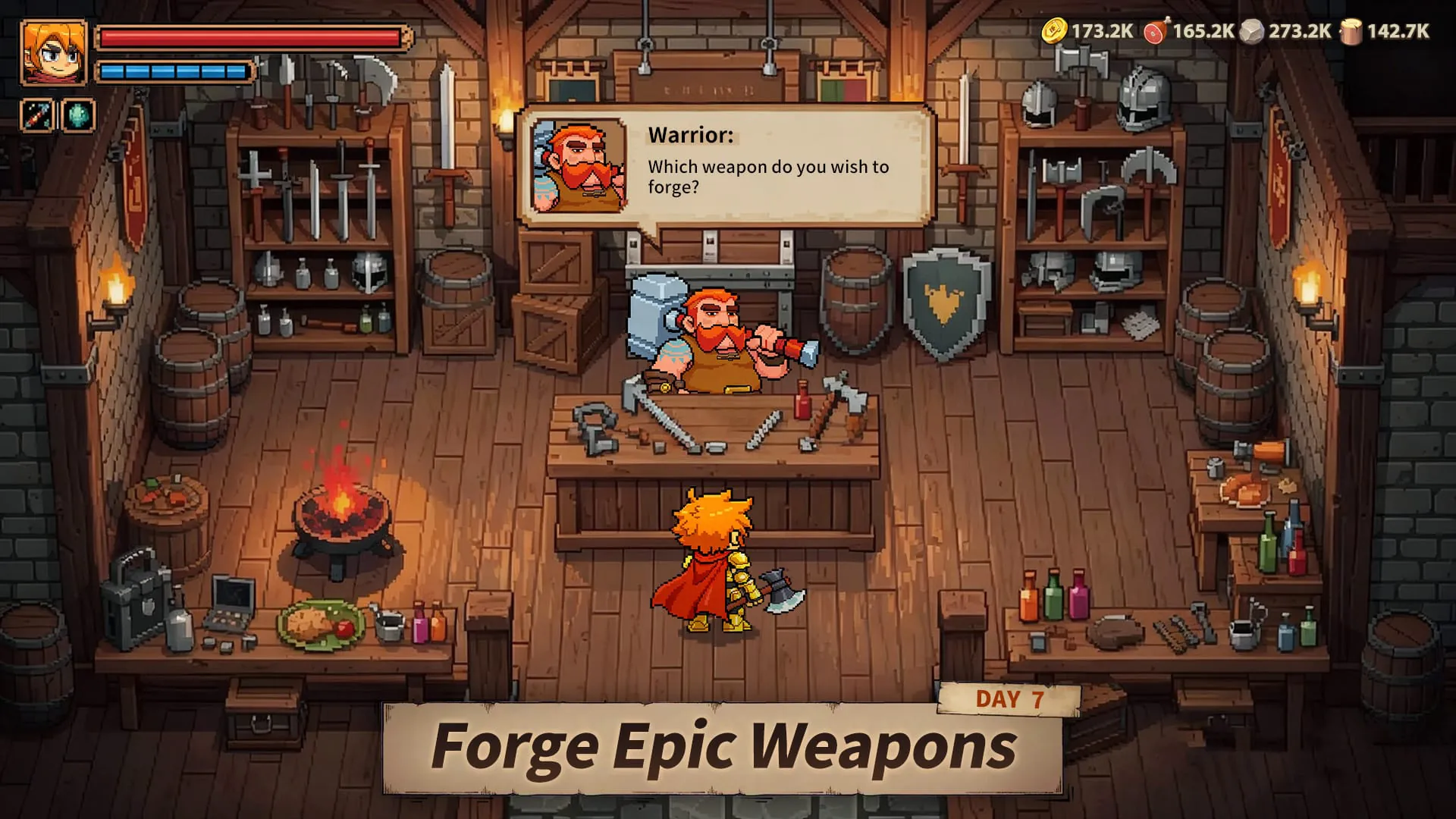The height and width of the screenshot is (819, 1456).
Task: Open the gold coin total 173.2K
Action: pyautogui.click(x=1103, y=32)
